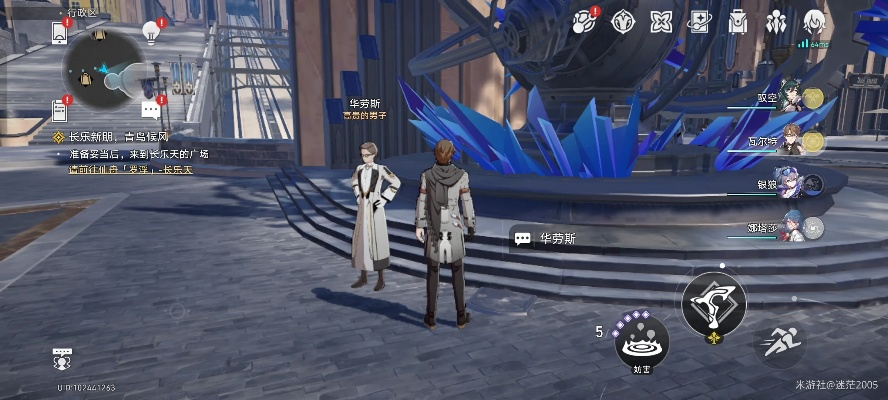Viewport: 888px width, 400px height.
Task: Use the basic attack button
Action: click(714, 304)
